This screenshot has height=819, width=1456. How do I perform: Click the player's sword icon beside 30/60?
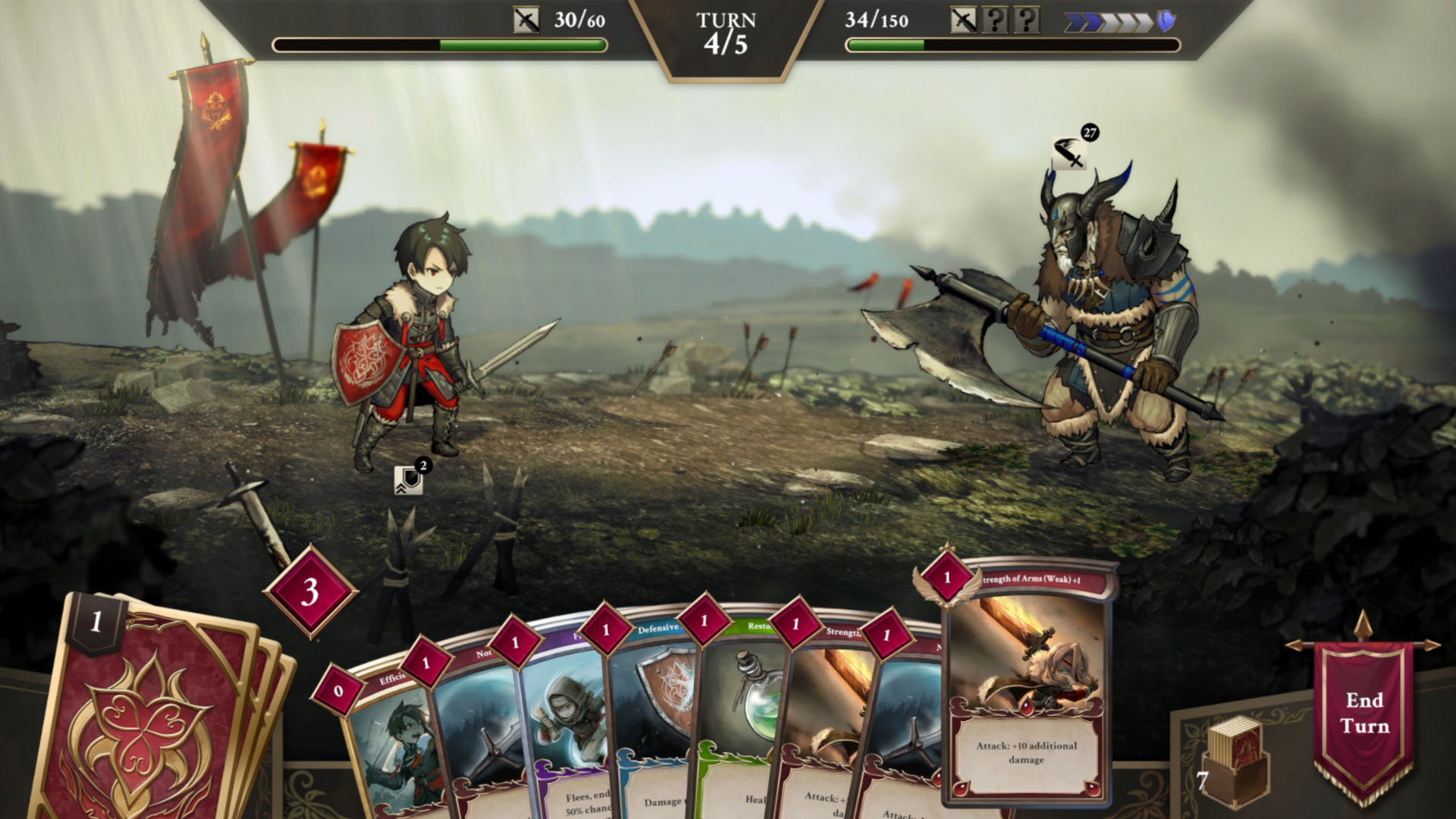tap(526, 20)
